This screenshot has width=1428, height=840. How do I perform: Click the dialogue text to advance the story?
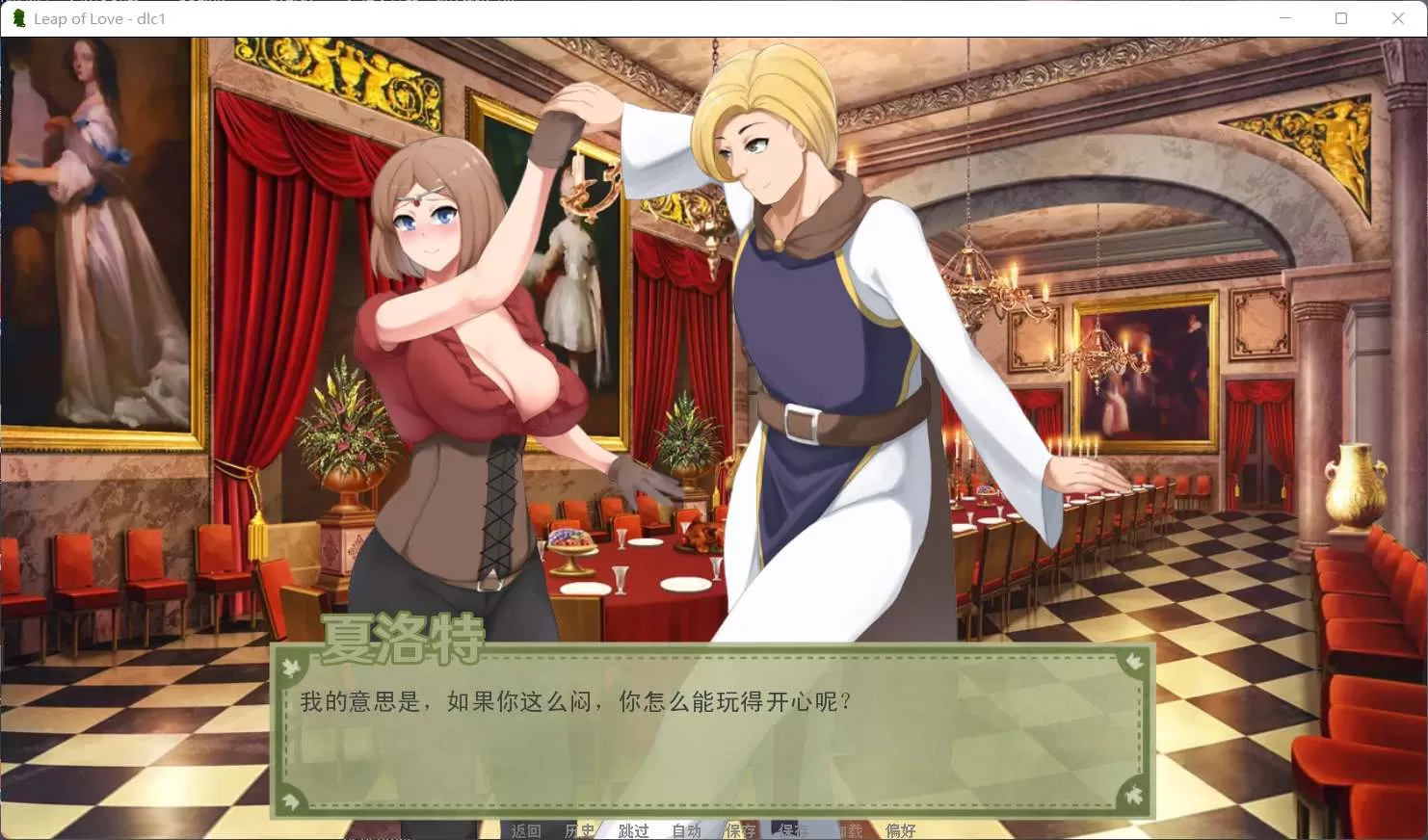575,703
